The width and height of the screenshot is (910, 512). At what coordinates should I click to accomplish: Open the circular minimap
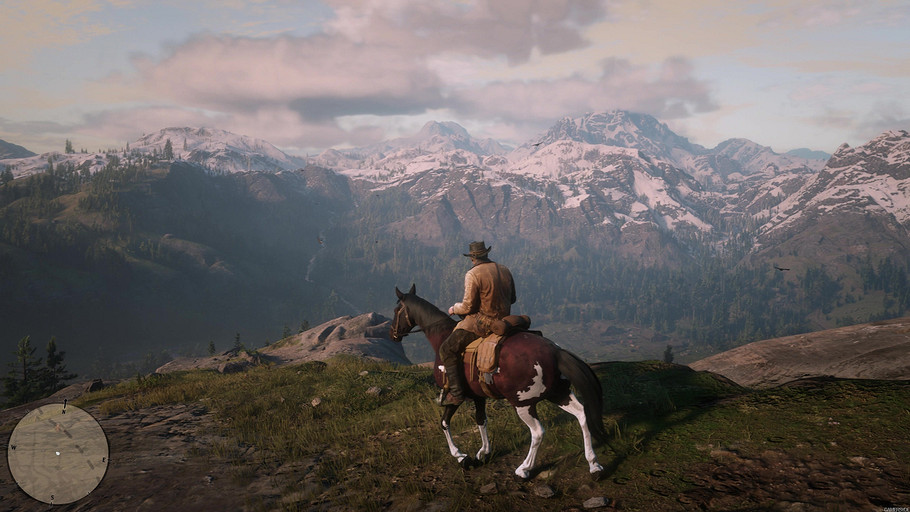(x=58, y=453)
